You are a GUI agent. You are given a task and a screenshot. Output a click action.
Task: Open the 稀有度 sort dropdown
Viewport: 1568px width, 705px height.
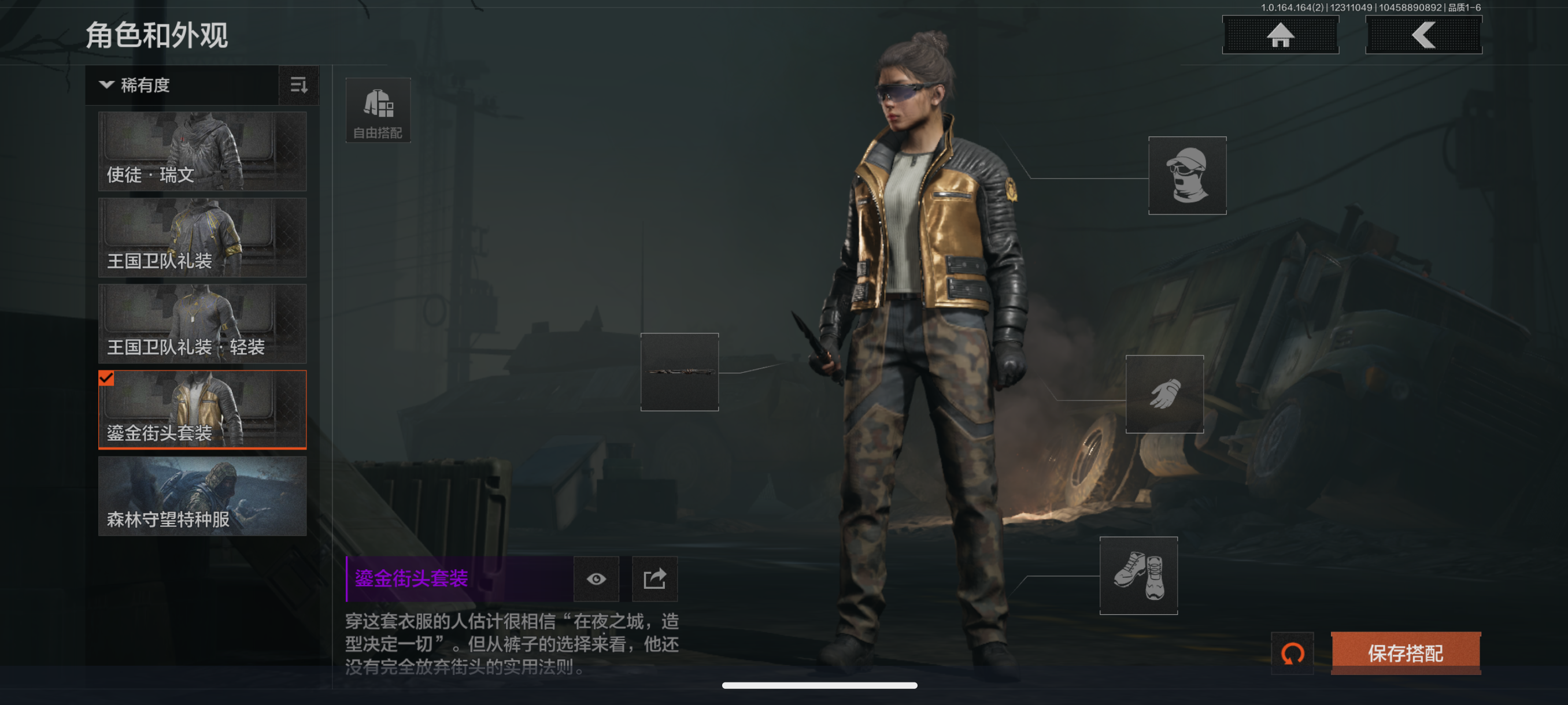[182, 85]
